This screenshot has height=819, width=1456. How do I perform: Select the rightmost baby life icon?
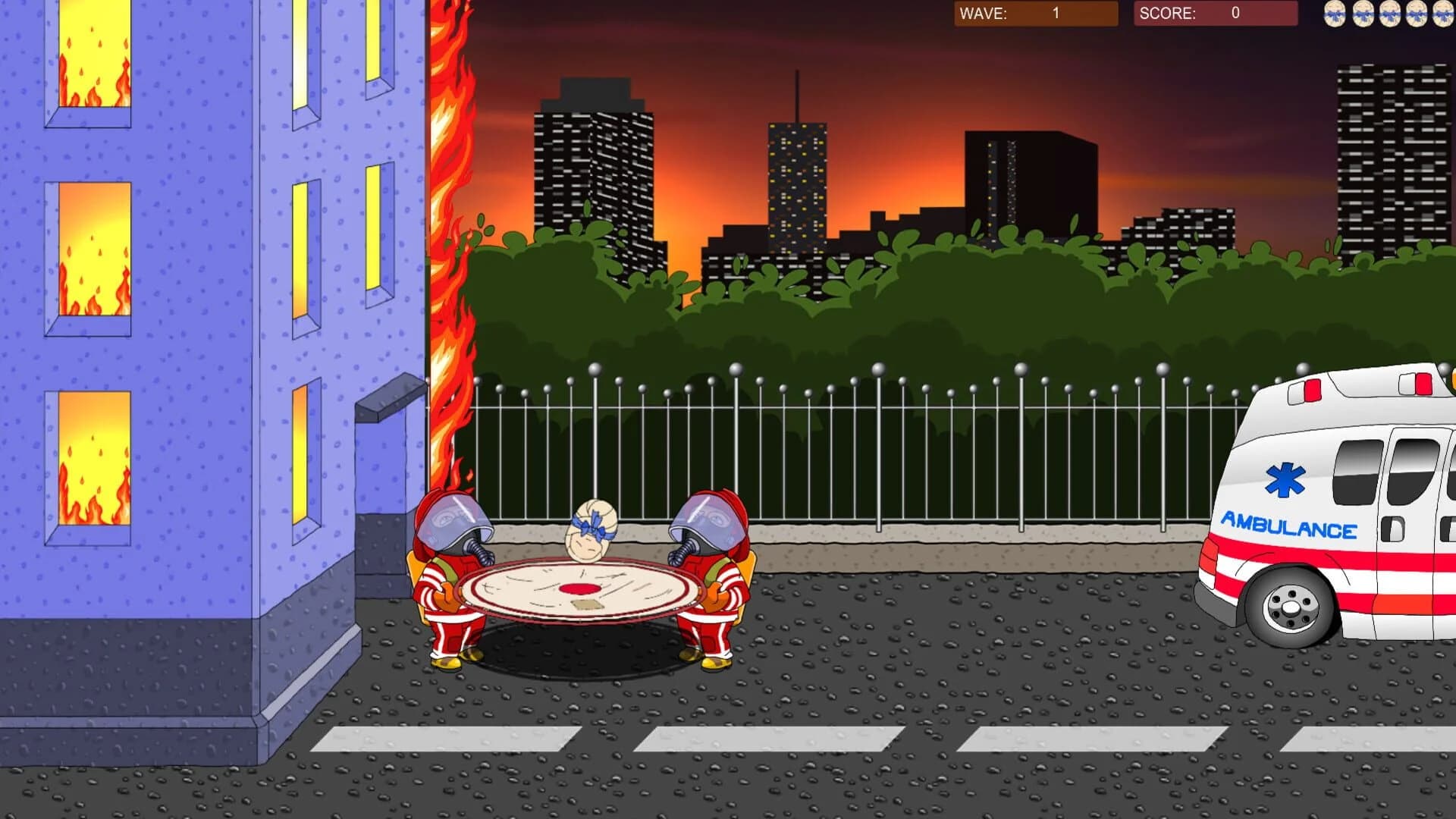[1442, 14]
